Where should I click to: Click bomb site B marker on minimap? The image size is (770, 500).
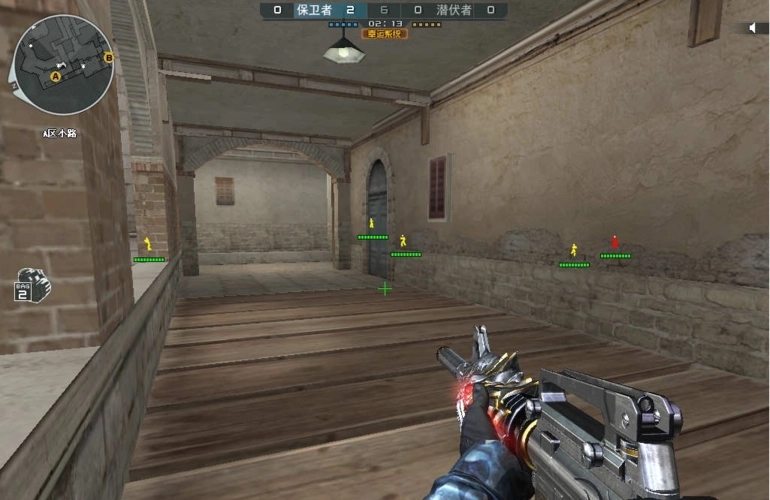(x=108, y=58)
